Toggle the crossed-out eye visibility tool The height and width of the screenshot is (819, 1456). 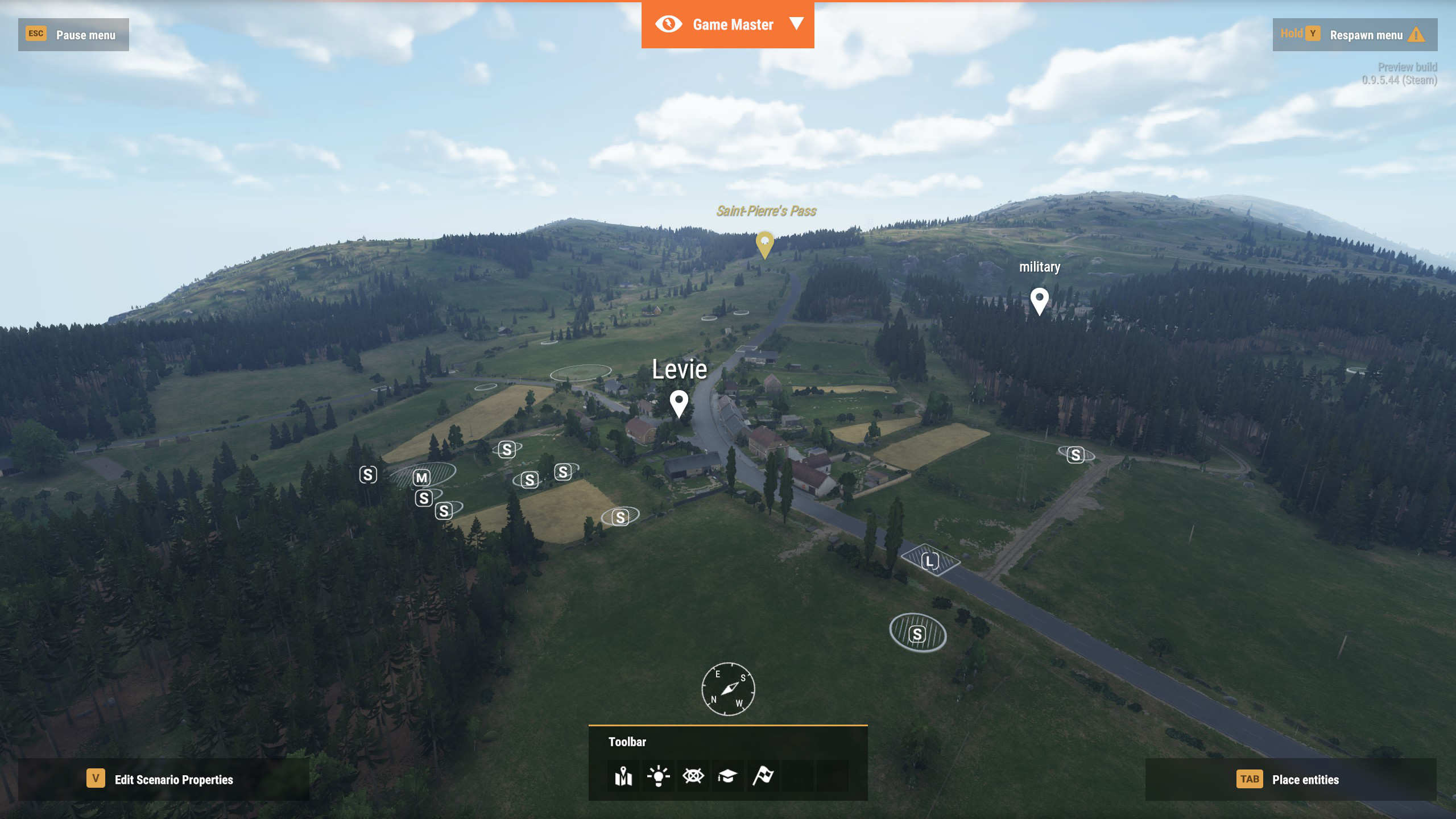click(x=693, y=776)
